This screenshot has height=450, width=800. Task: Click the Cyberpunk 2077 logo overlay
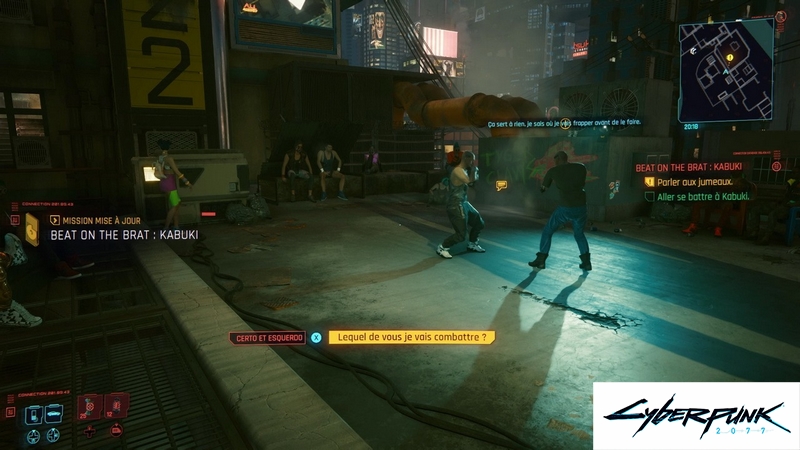pos(695,415)
